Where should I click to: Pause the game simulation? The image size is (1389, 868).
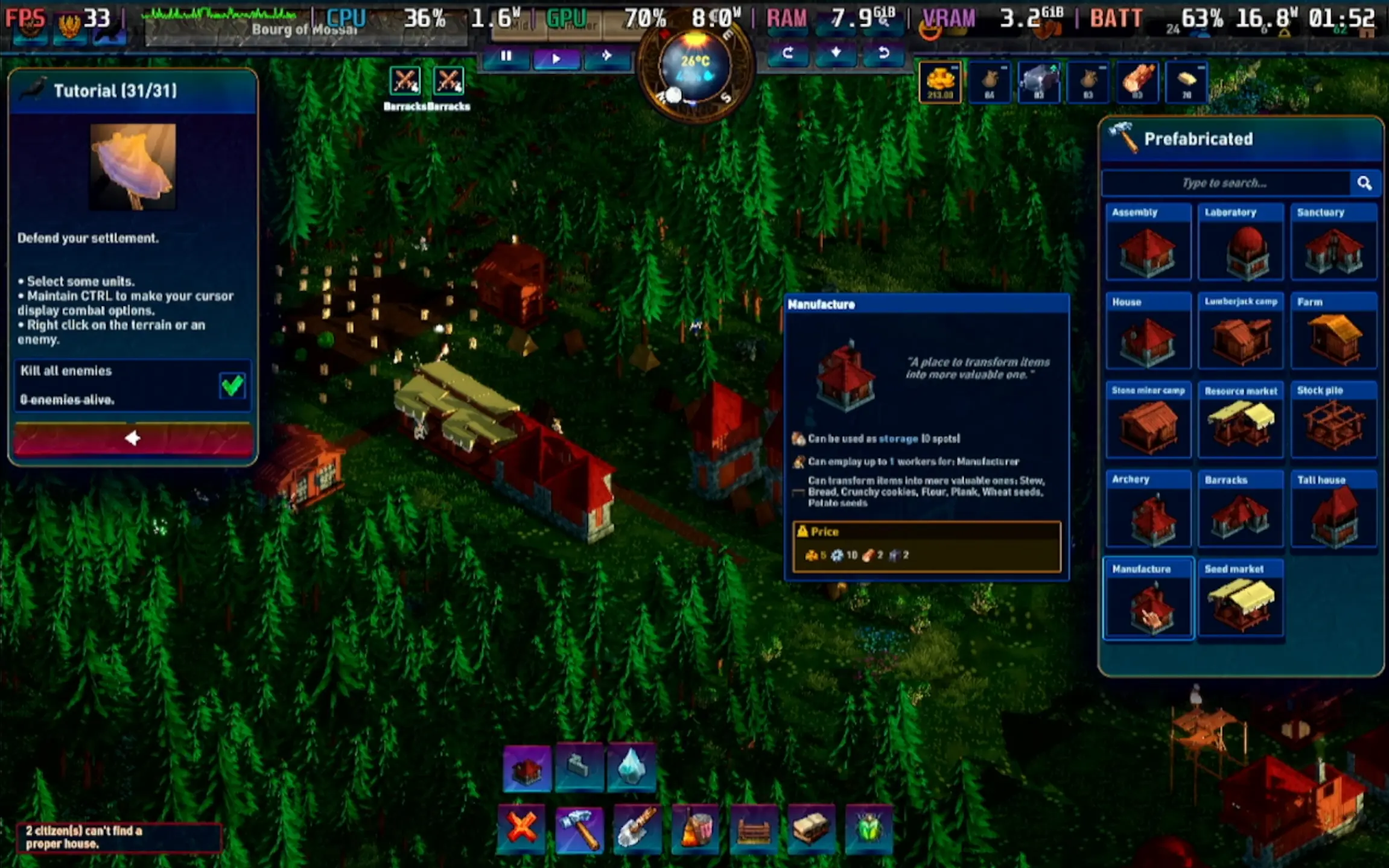pos(506,57)
